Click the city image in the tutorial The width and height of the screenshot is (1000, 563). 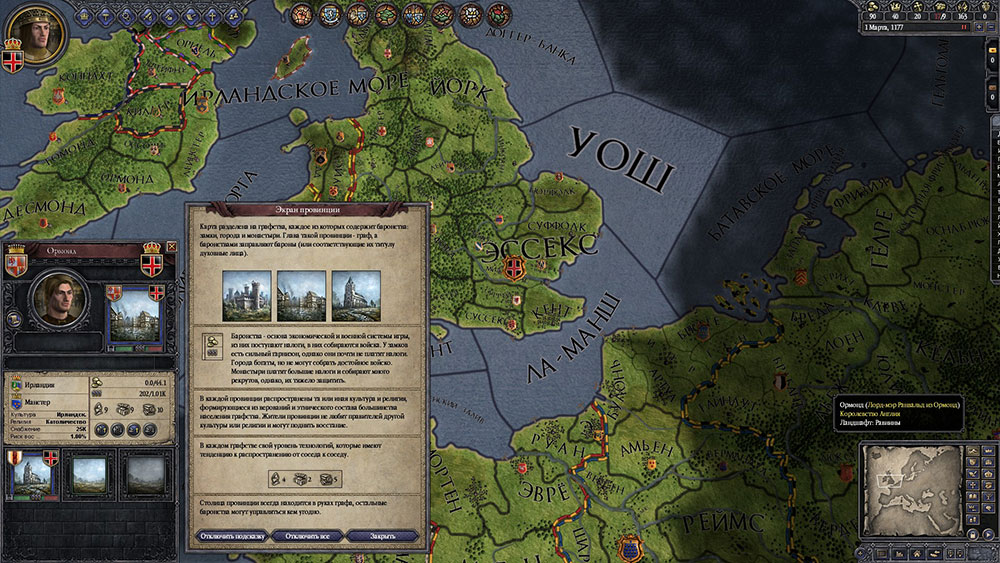302,296
